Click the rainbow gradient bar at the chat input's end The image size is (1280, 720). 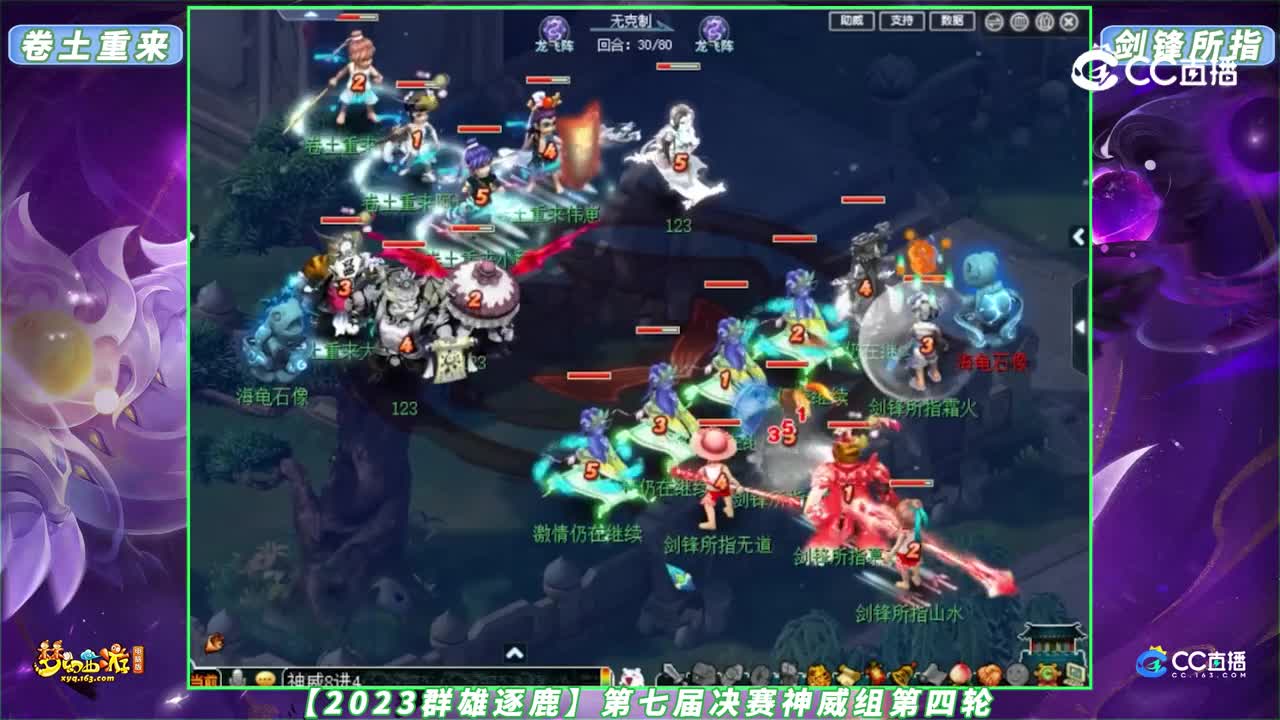(x=604, y=672)
